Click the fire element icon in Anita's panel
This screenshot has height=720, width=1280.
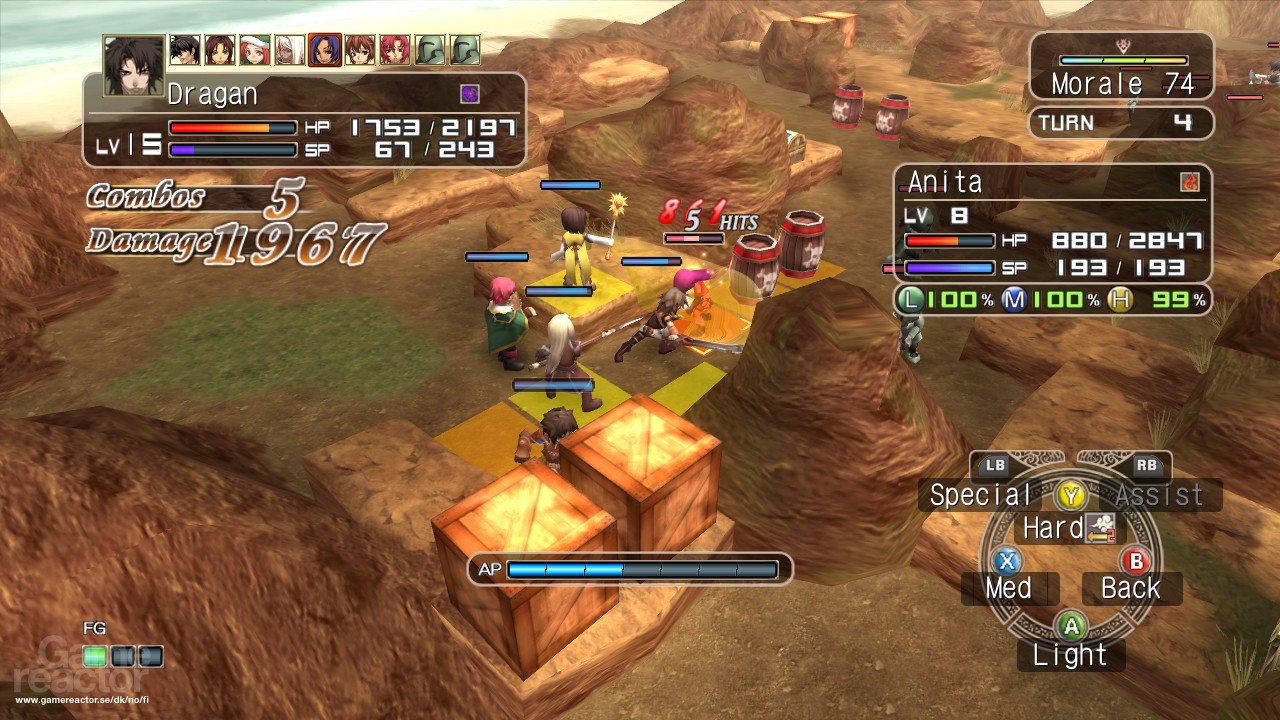coord(1190,180)
